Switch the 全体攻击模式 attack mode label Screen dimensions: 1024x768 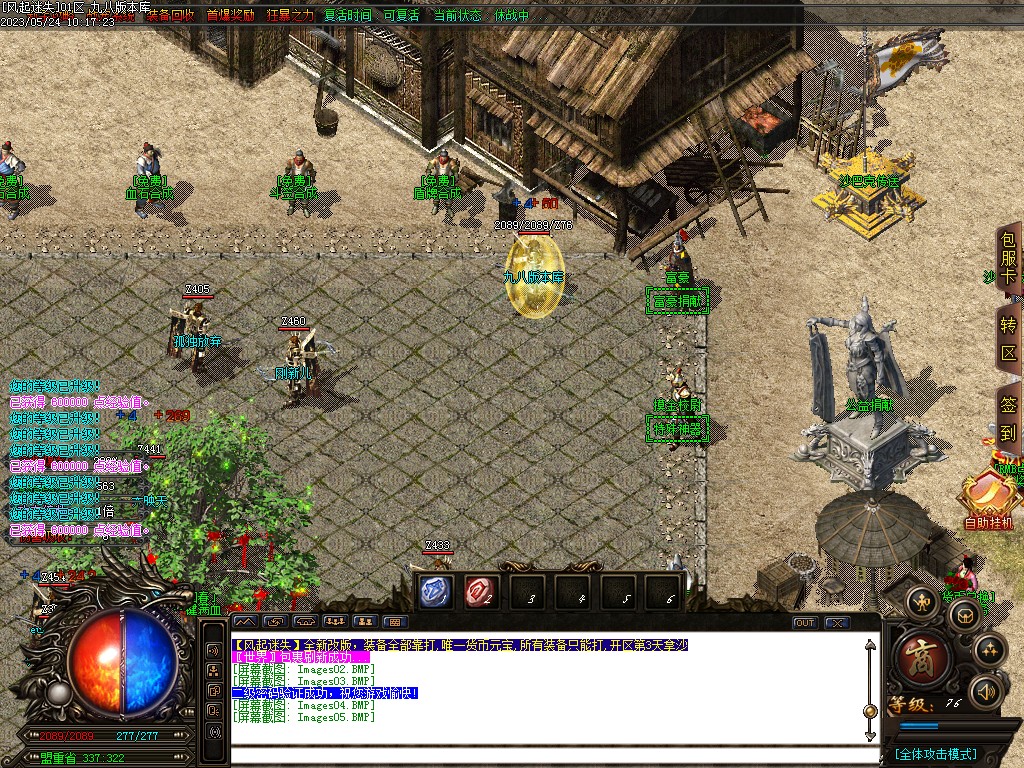point(936,754)
